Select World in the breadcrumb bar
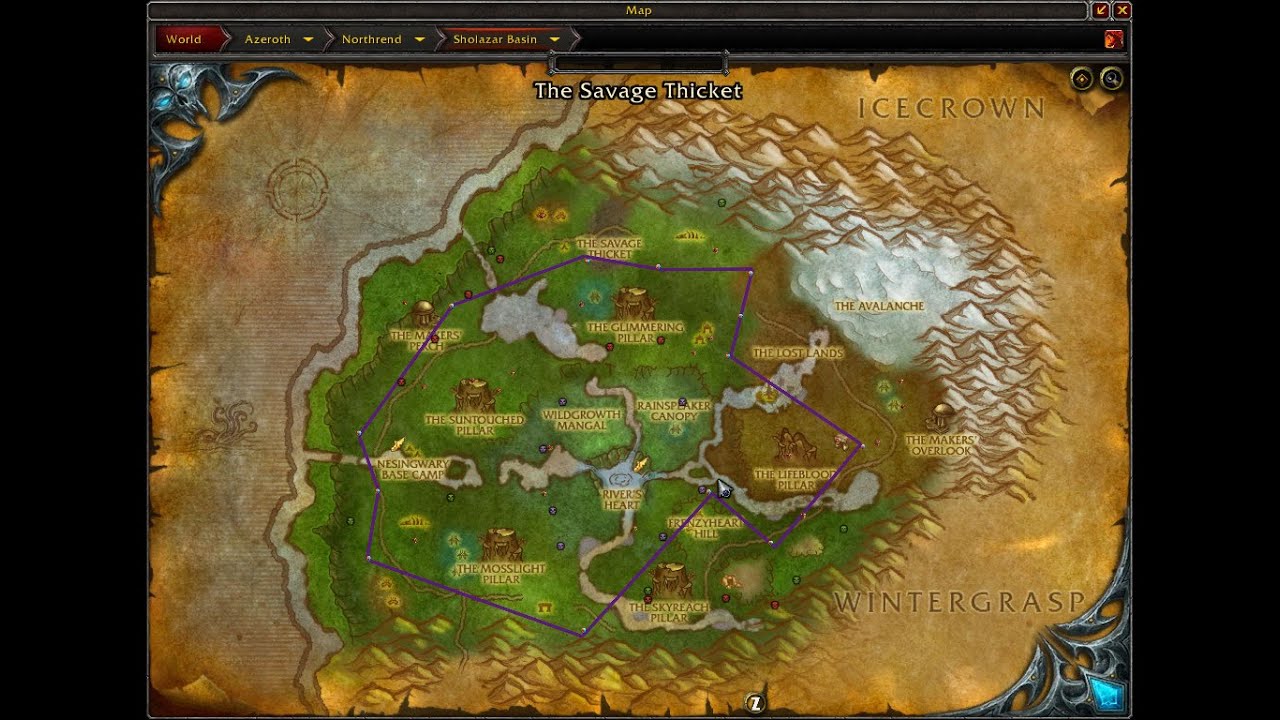This screenshot has height=720, width=1280. 185,39
